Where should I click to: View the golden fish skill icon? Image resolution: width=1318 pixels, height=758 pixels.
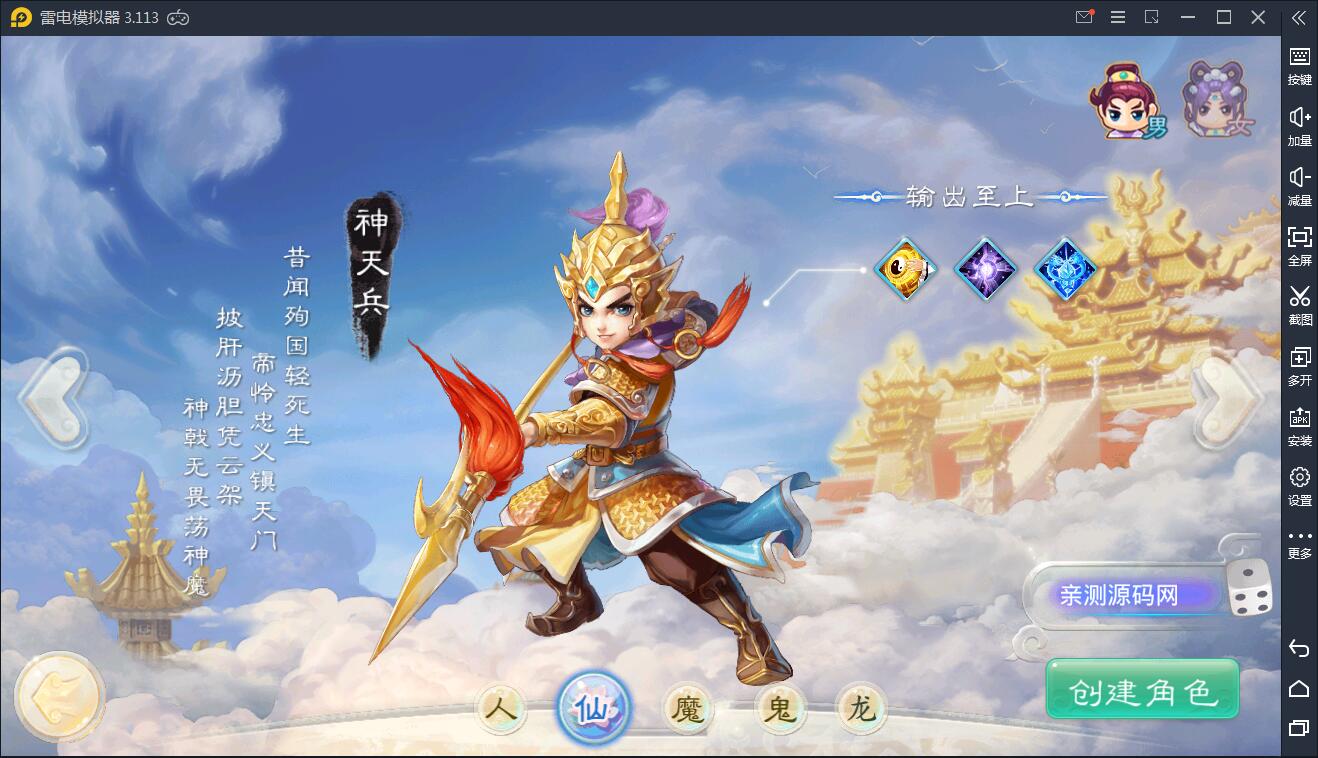point(905,268)
